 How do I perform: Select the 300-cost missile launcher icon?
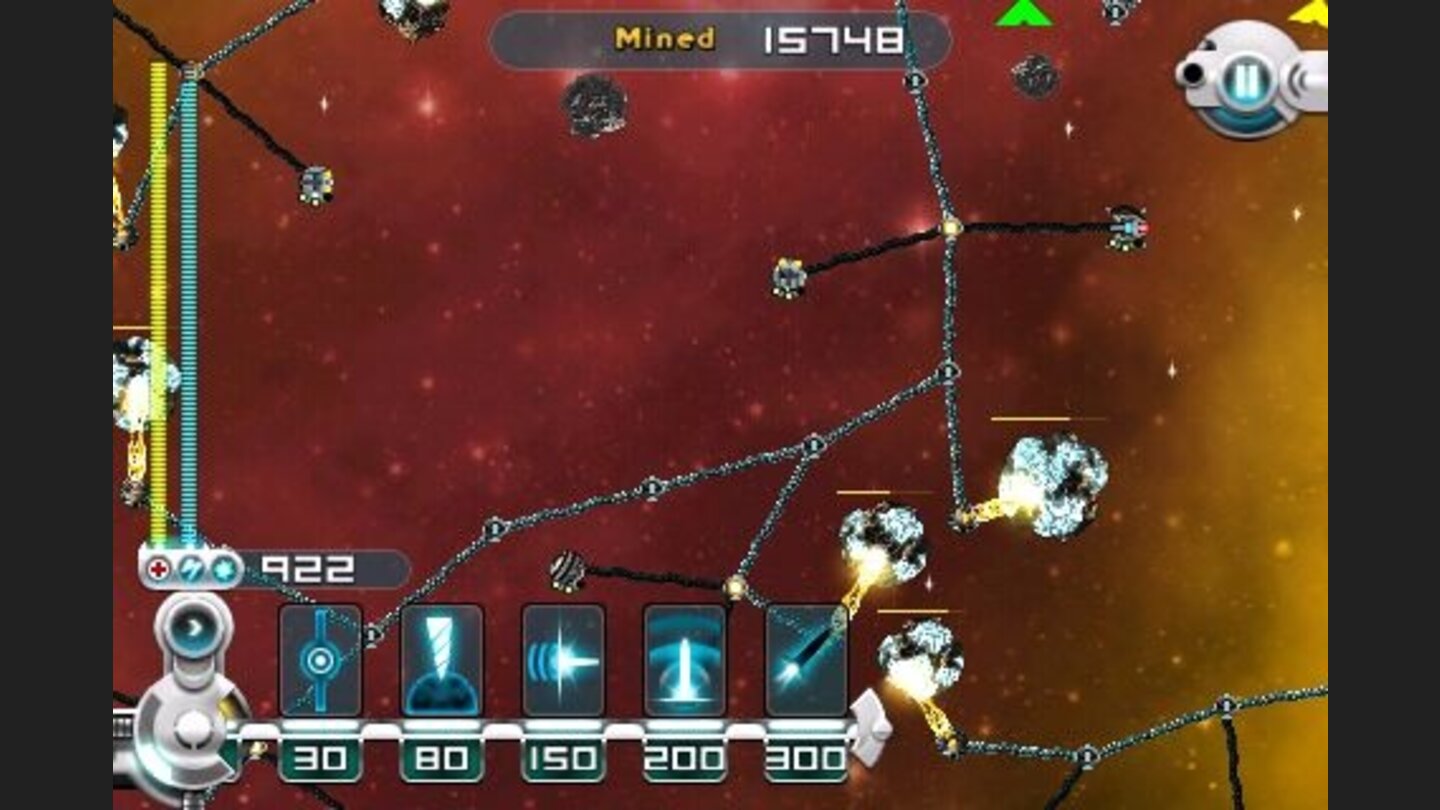808,660
